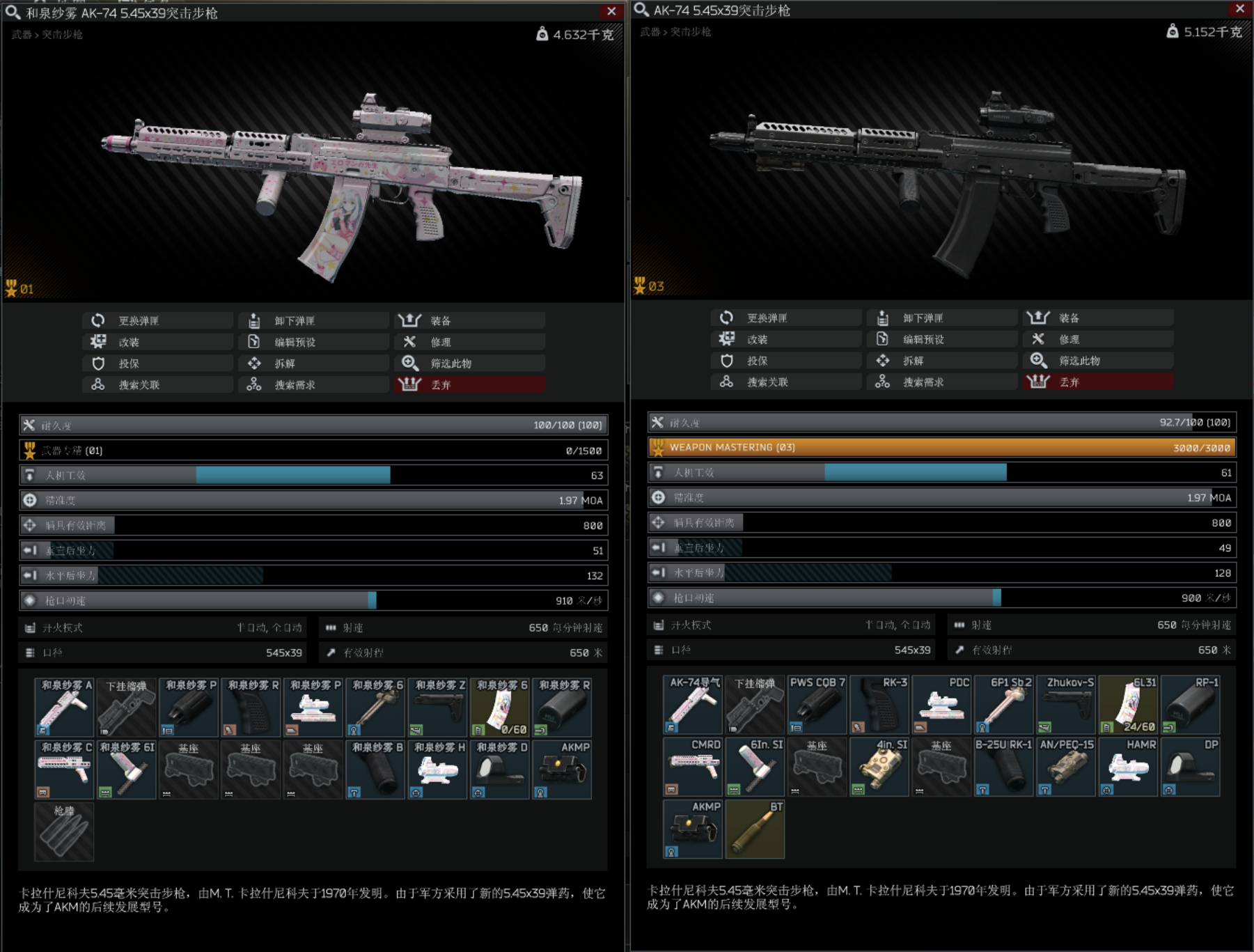Select the 6L31 magazine slot showing 24/60

click(1128, 704)
